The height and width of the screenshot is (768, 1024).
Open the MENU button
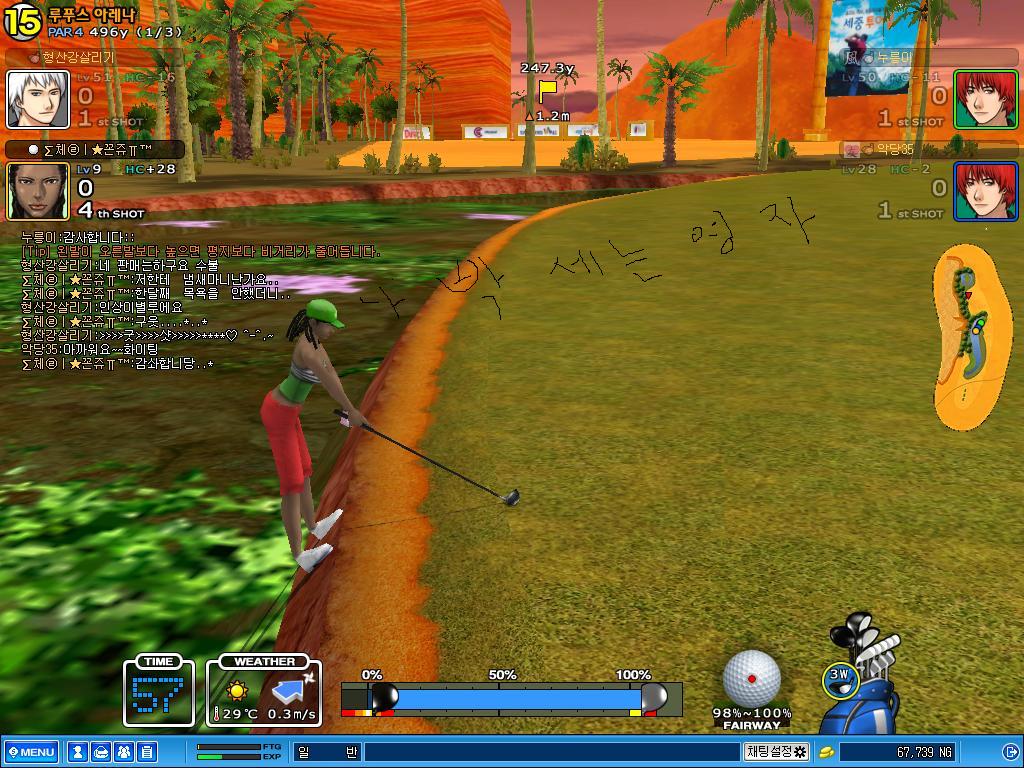click(x=31, y=752)
